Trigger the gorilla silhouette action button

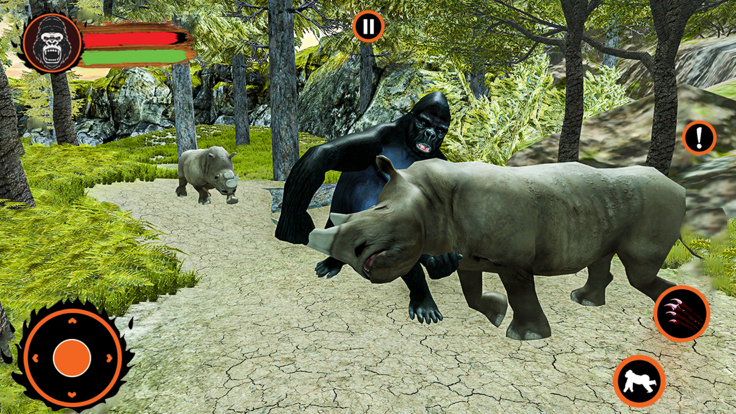[x=639, y=380]
